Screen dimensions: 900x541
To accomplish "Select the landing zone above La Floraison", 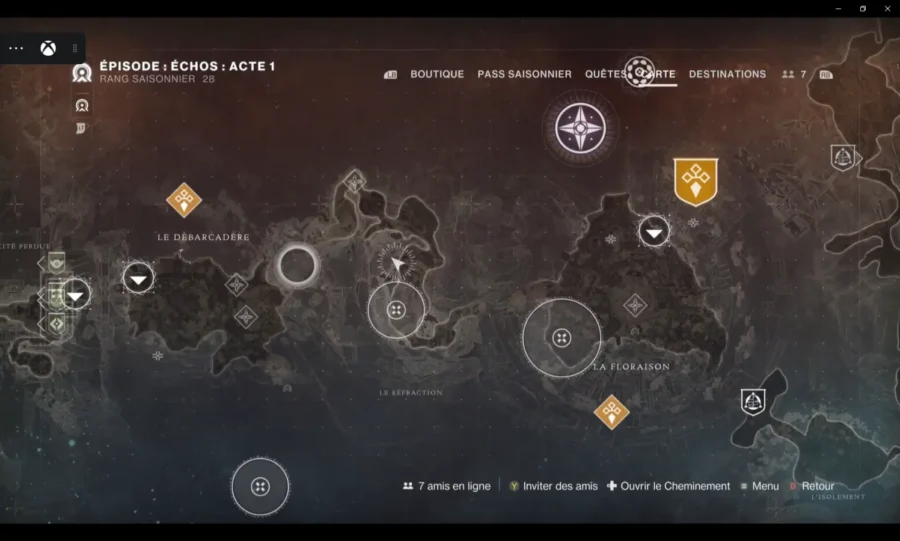I will 654,232.
